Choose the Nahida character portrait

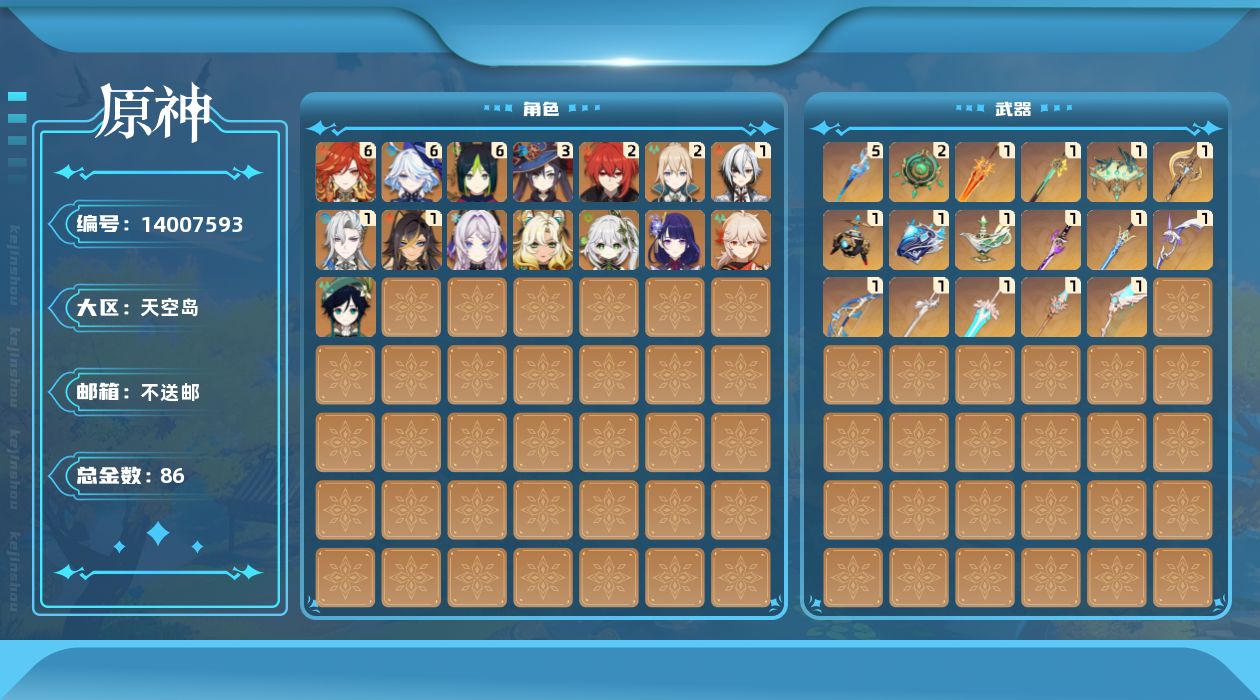pos(609,240)
